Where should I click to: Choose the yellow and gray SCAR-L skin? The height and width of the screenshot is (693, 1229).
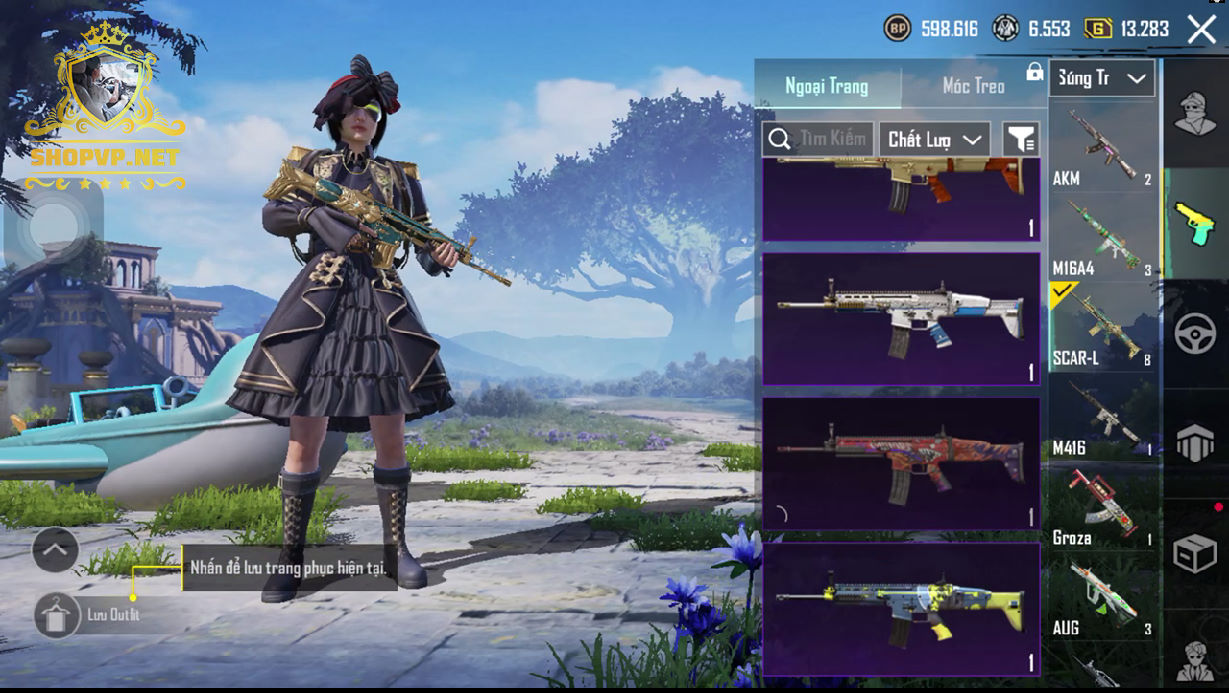pyautogui.click(x=901, y=607)
